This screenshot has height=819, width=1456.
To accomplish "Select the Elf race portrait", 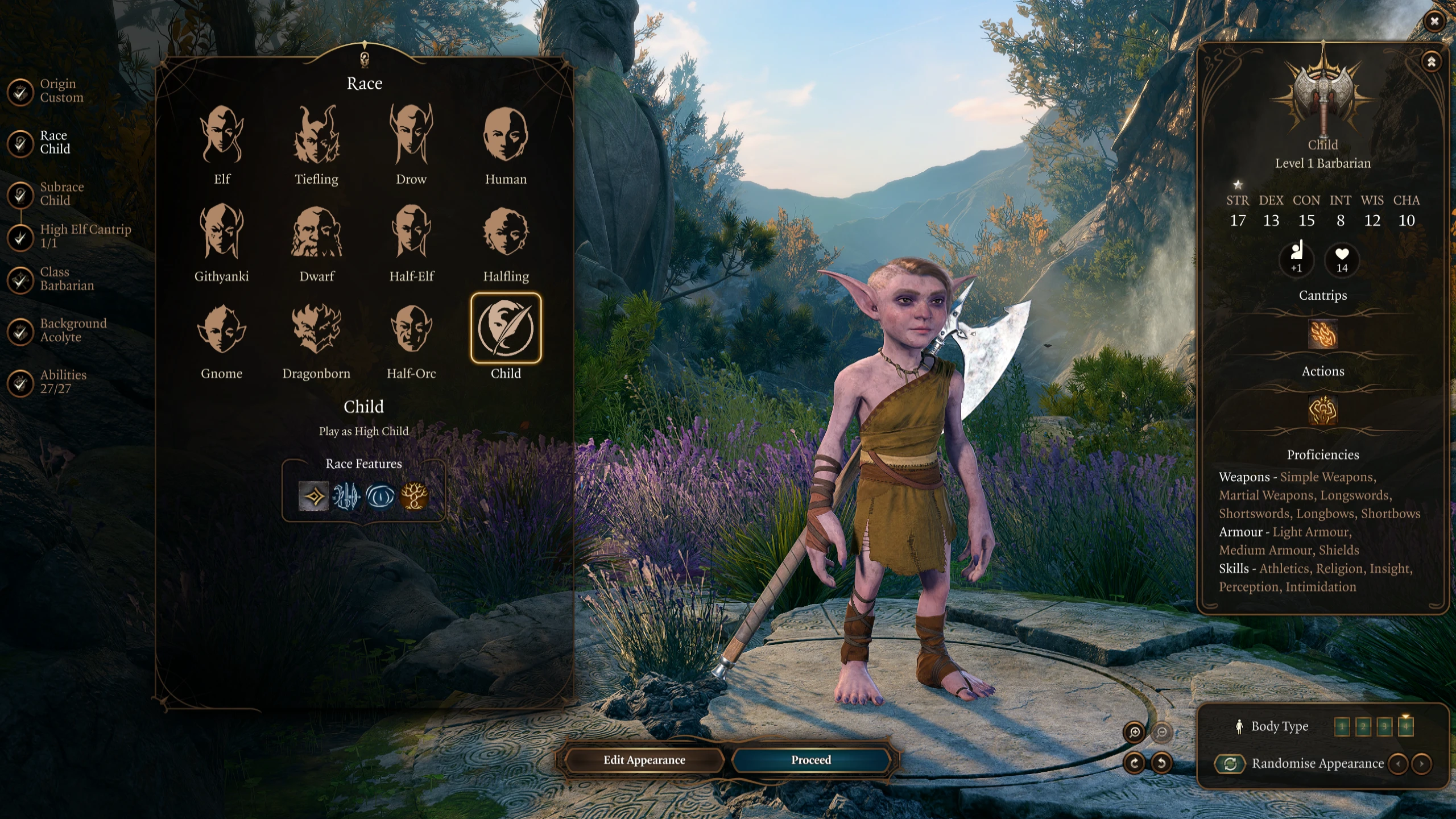I will pos(222,135).
